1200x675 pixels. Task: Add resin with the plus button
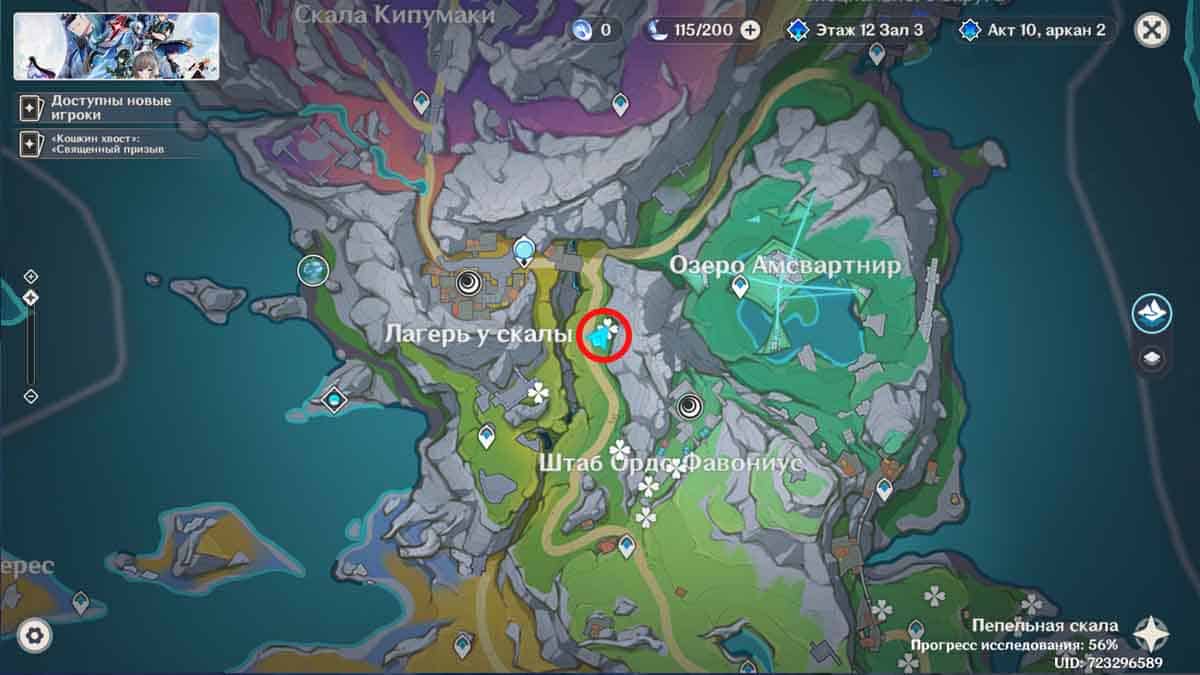(x=750, y=30)
